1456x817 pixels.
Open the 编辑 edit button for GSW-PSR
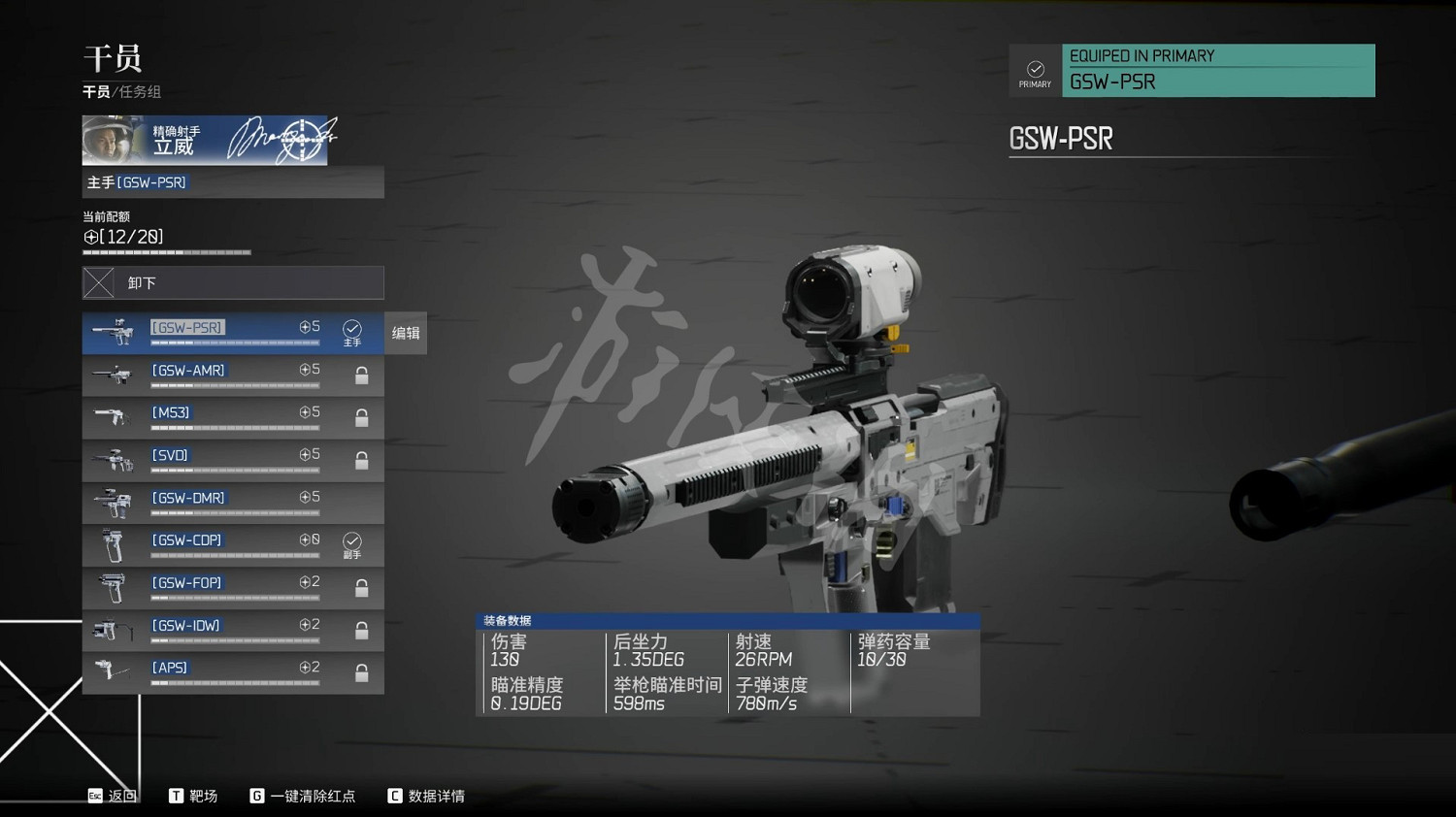coord(406,333)
